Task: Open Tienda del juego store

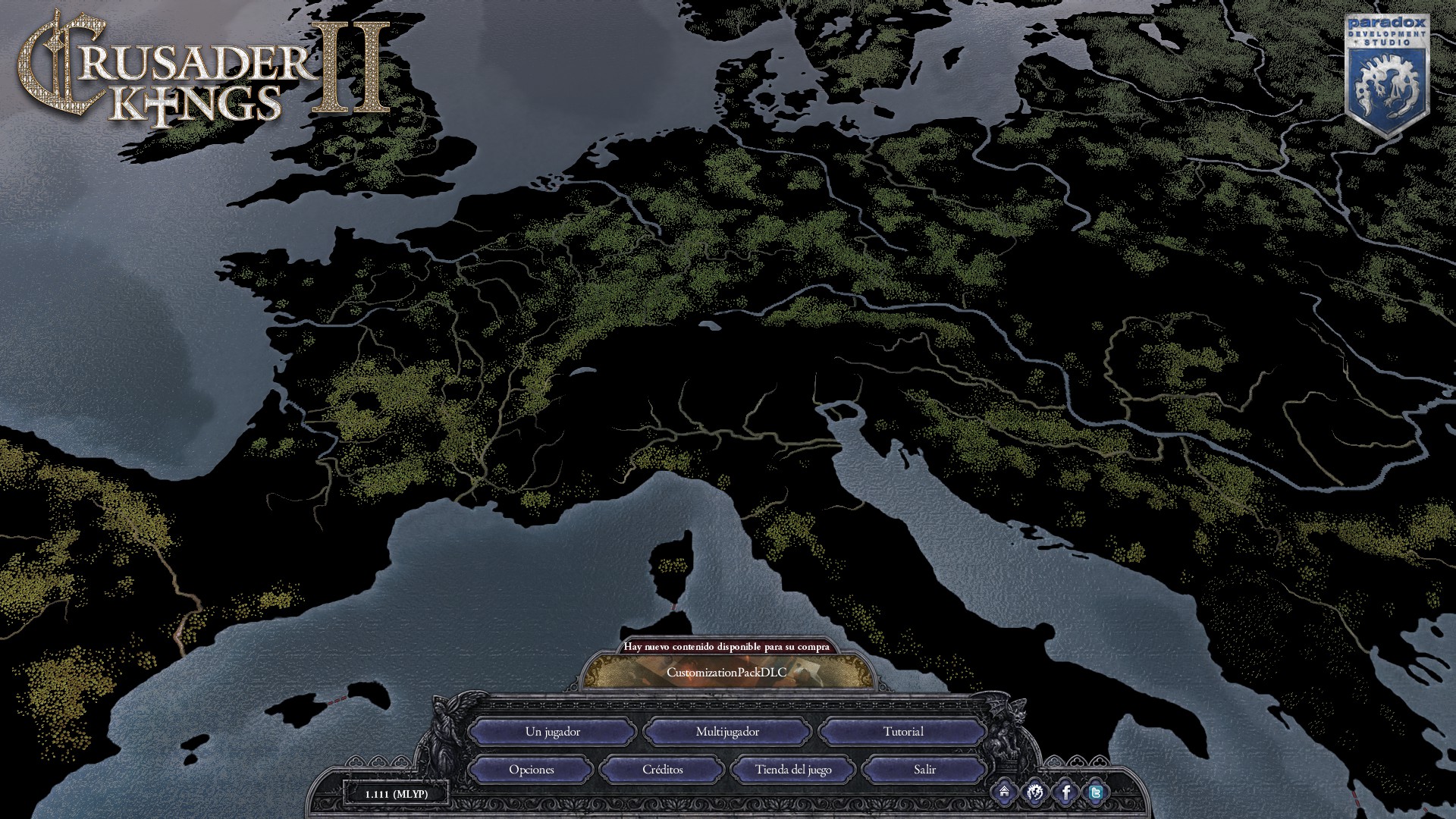Action: coord(793,770)
